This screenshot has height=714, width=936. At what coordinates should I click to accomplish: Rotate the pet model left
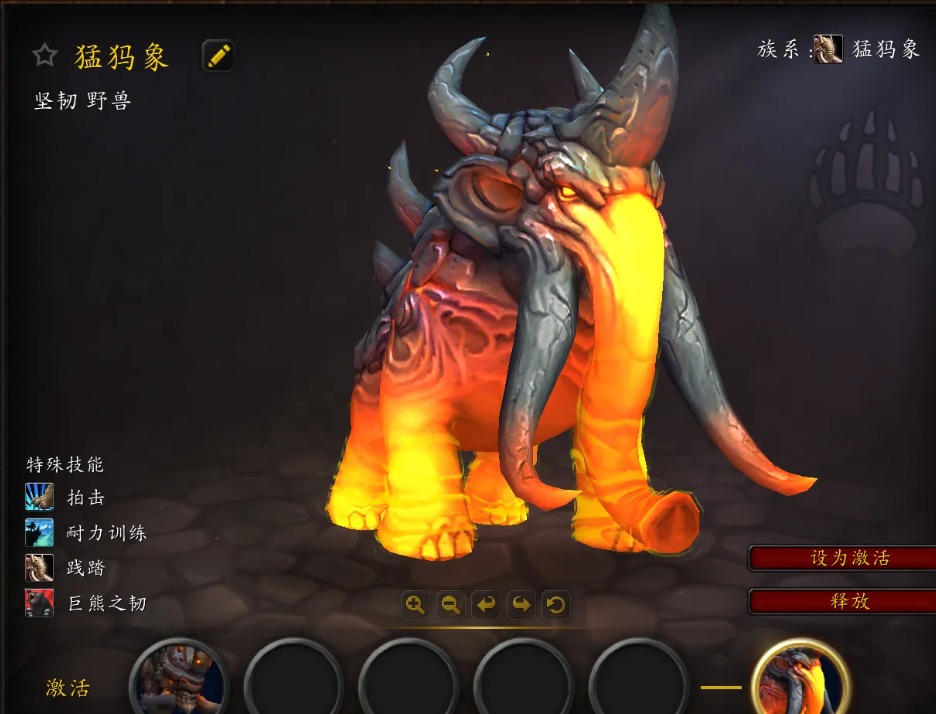pyautogui.click(x=486, y=604)
